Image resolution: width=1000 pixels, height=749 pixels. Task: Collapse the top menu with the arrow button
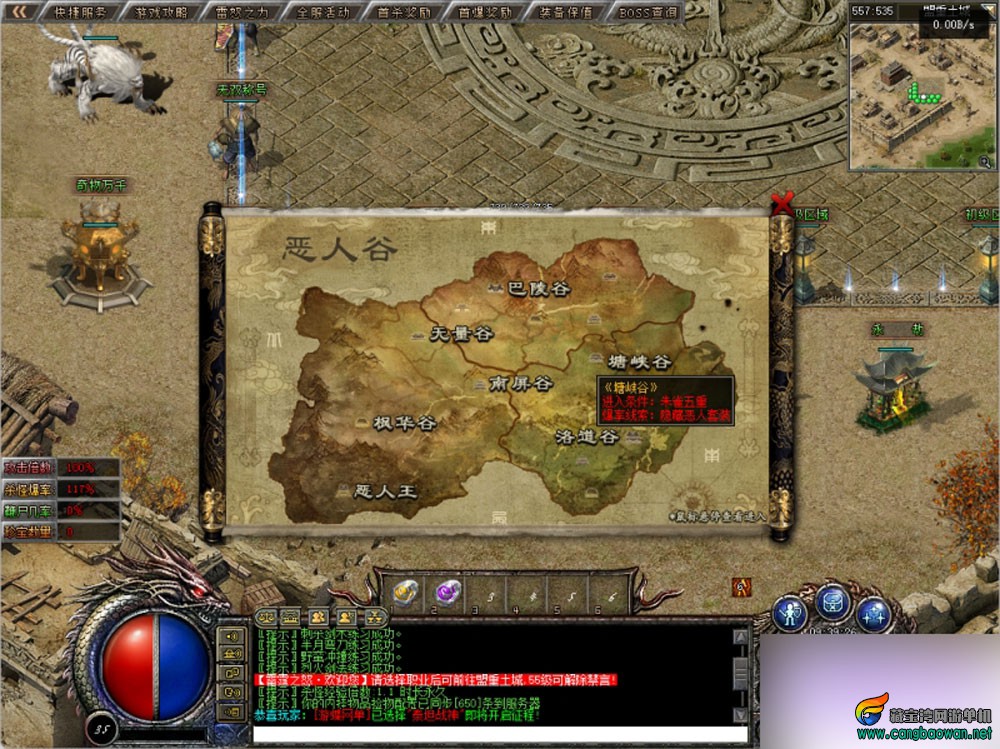tap(21, 13)
